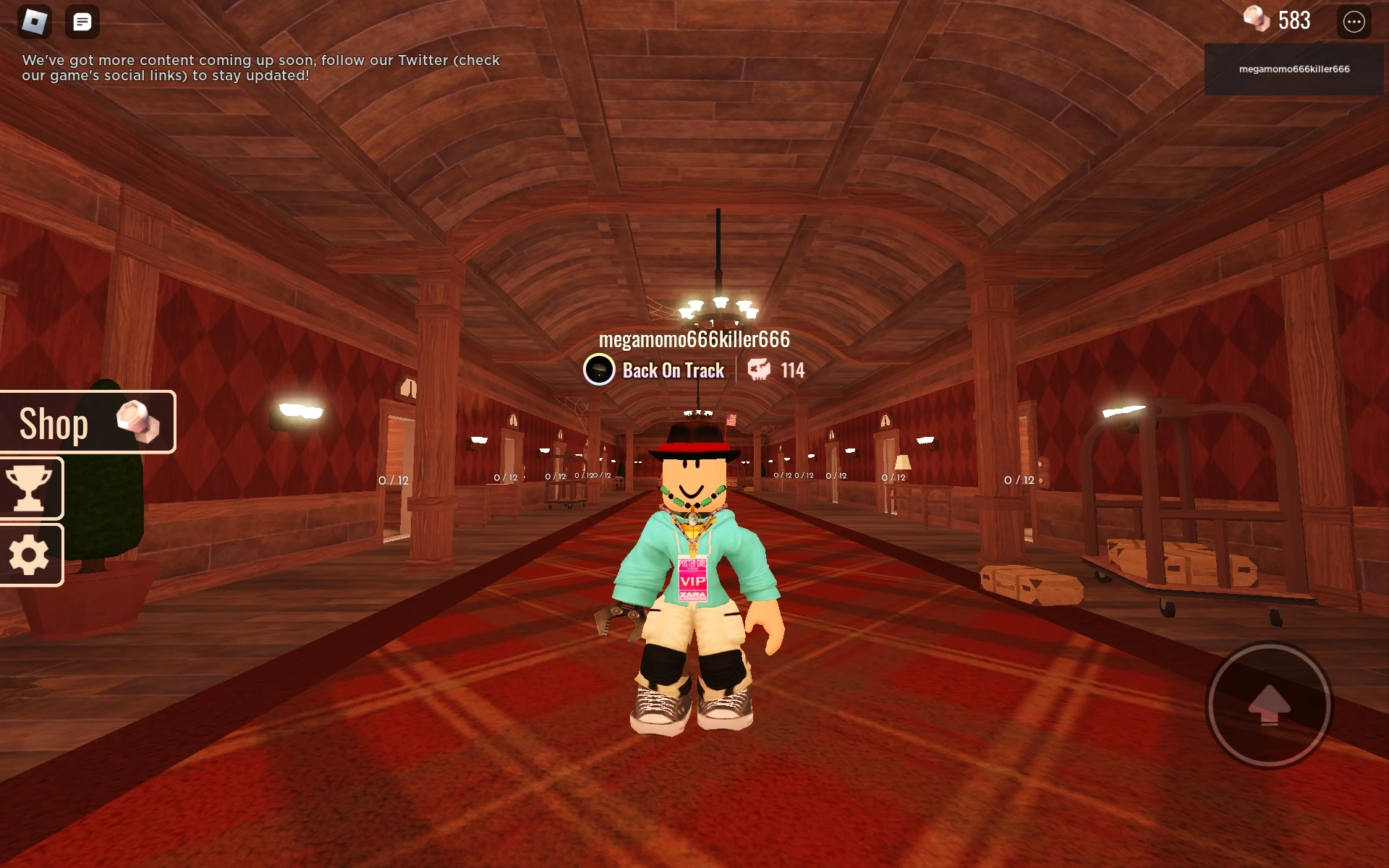Click the Back On Track title text

click(x=674, y=370)
